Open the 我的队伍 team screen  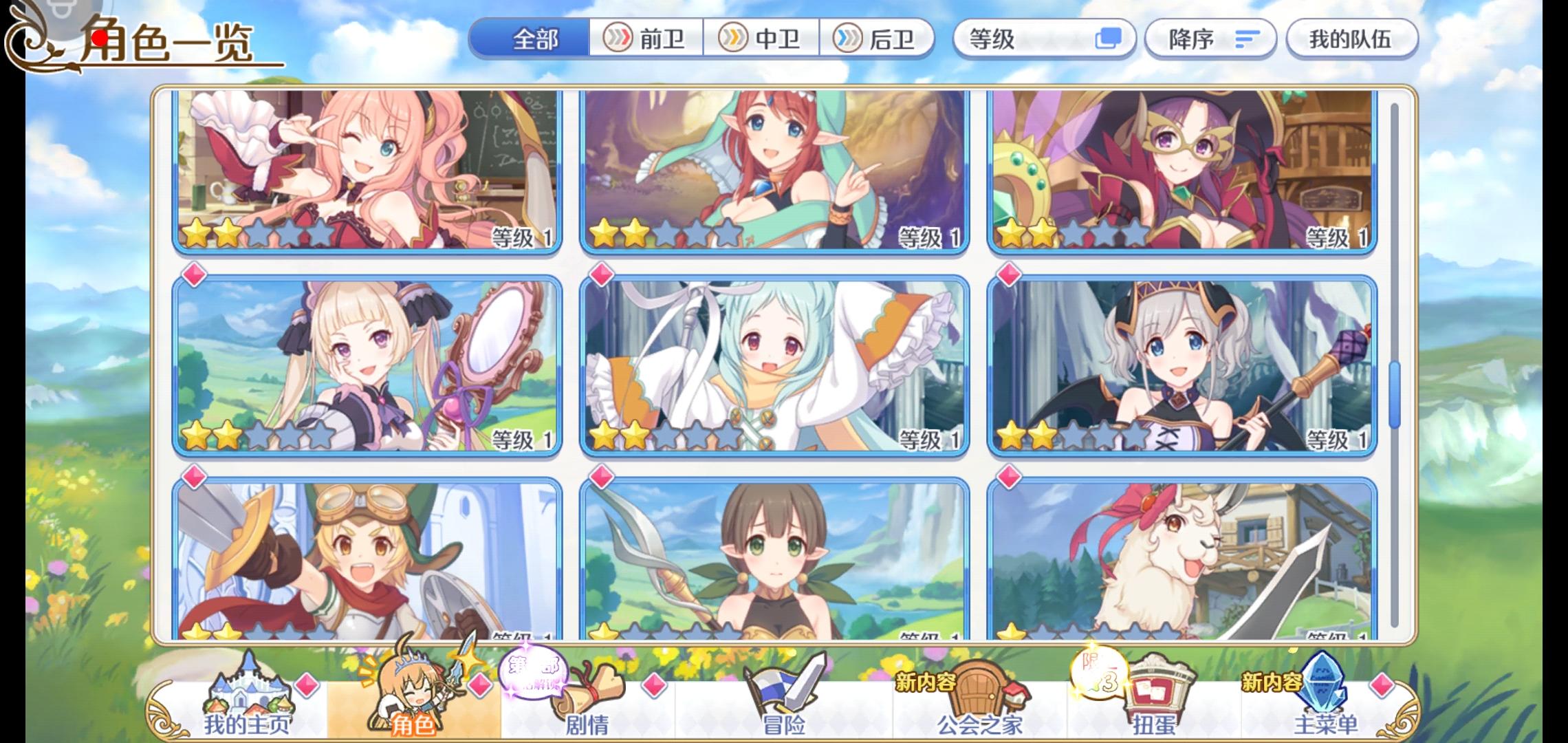pos(1351,39)
